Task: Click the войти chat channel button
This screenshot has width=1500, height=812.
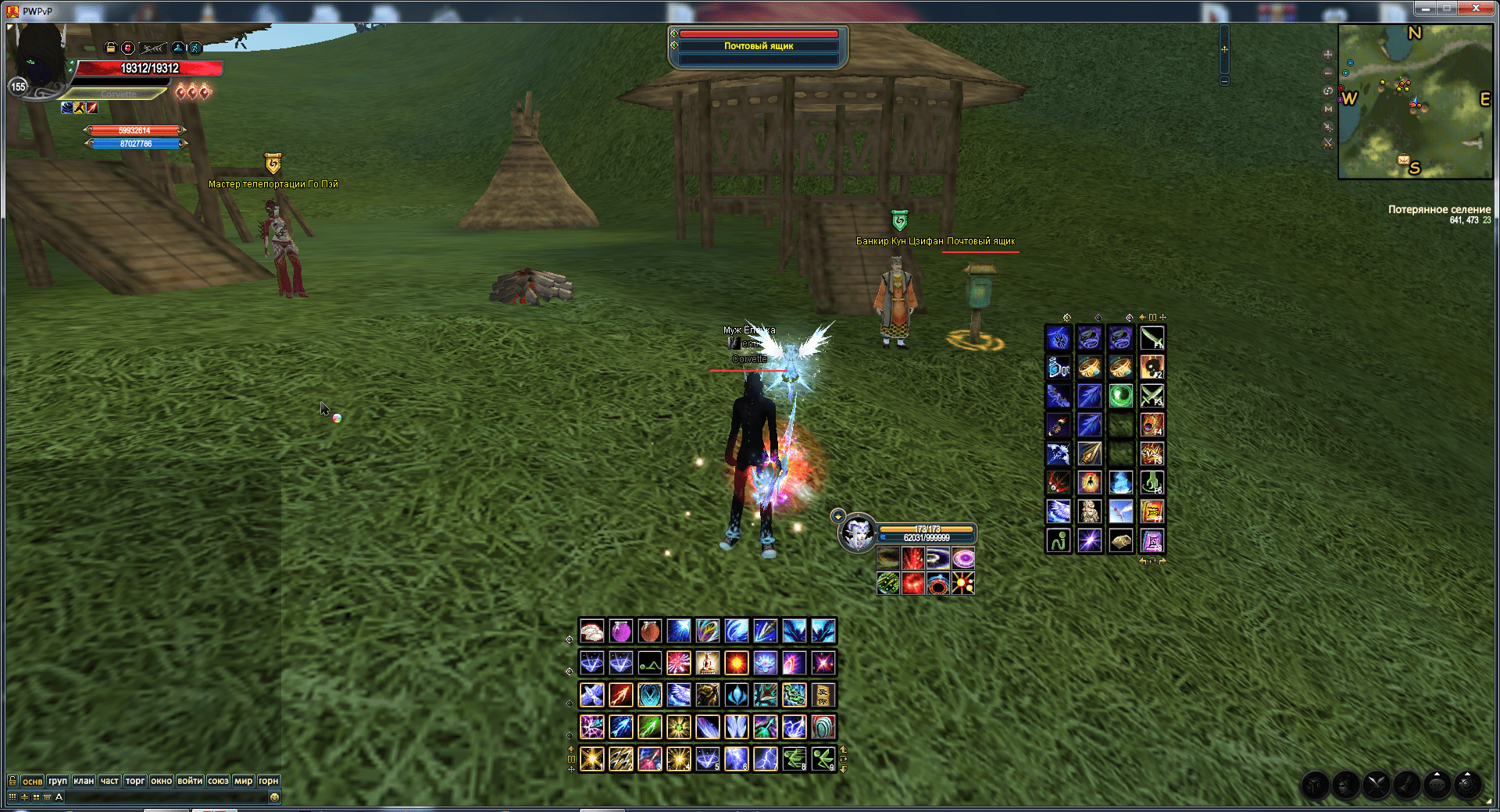Action: (x=190, y=780)
